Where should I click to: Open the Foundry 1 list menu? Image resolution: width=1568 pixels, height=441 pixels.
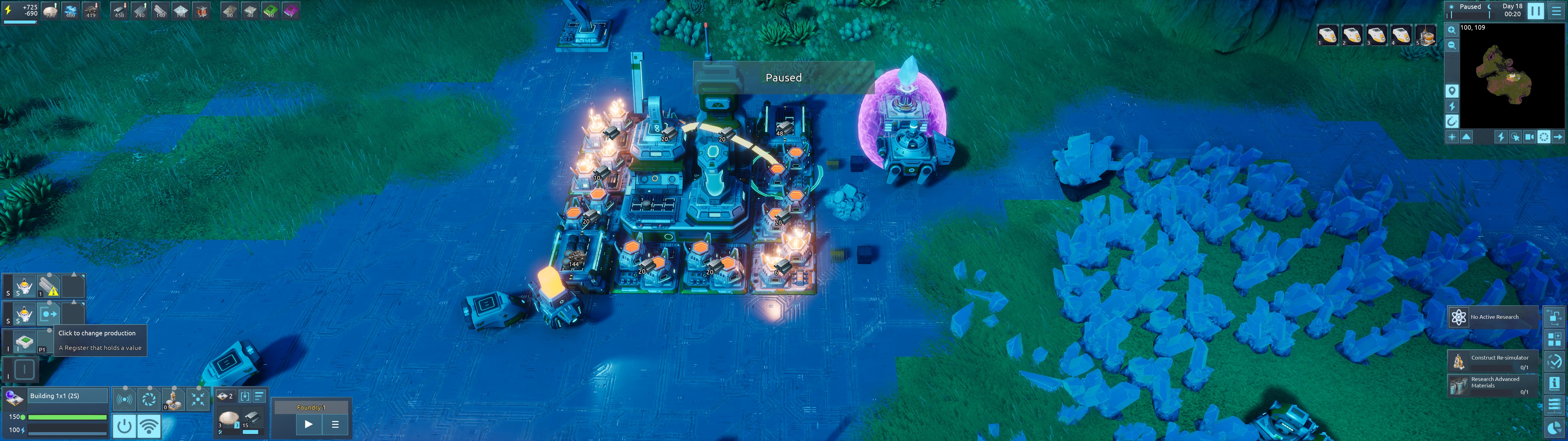tap(335, 424)
